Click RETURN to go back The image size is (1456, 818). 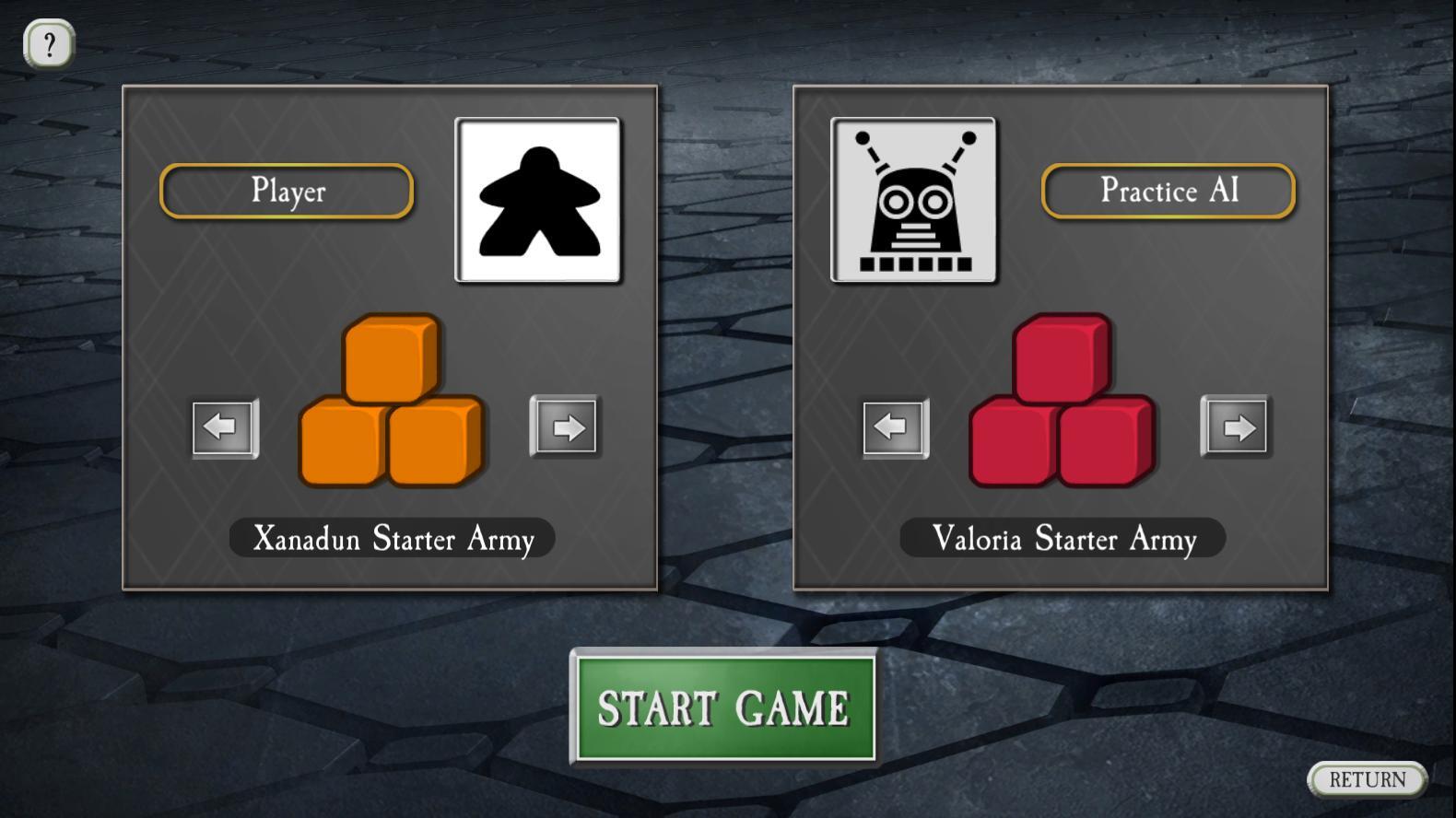click(1368, 778)
